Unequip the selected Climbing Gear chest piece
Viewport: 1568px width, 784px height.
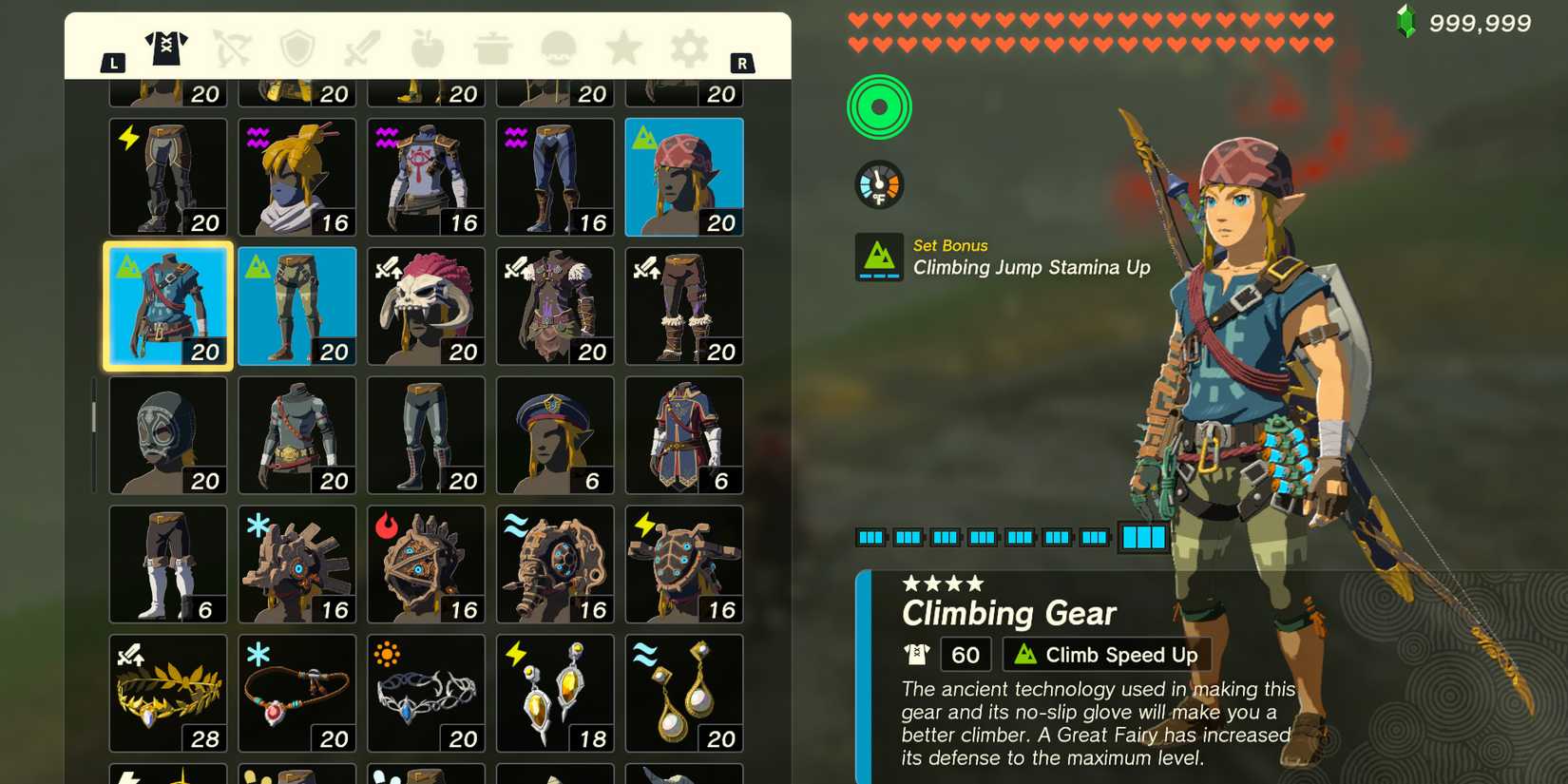tap(167, 304)
